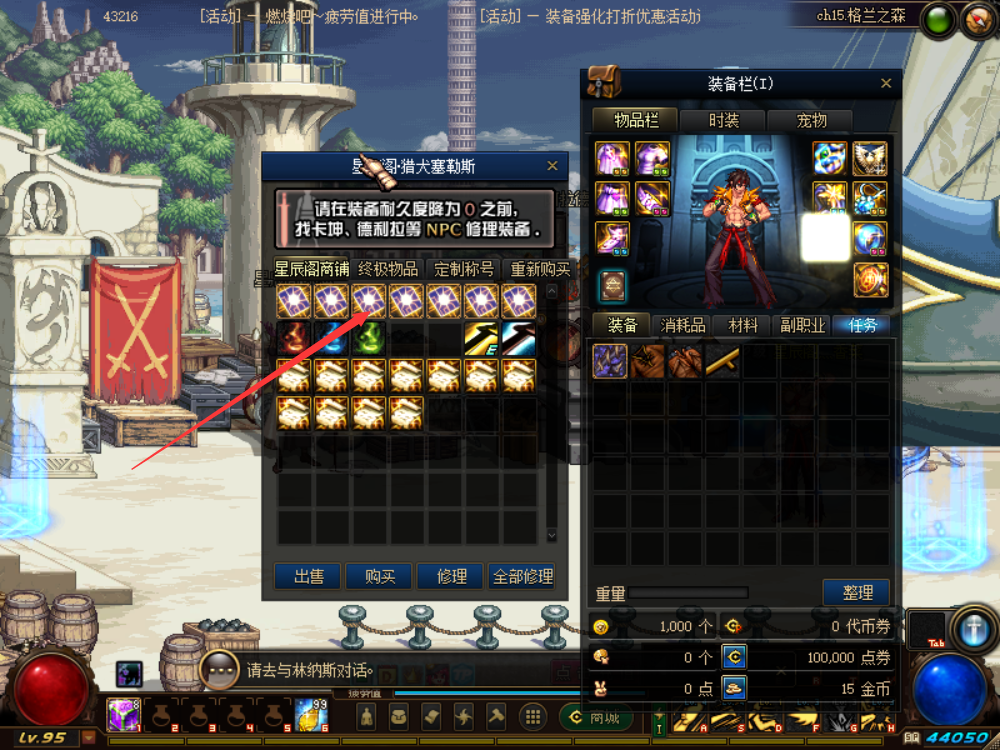1000x750 pixels.
Task: View the 材料 materials tab
Action: coord(743,325)
